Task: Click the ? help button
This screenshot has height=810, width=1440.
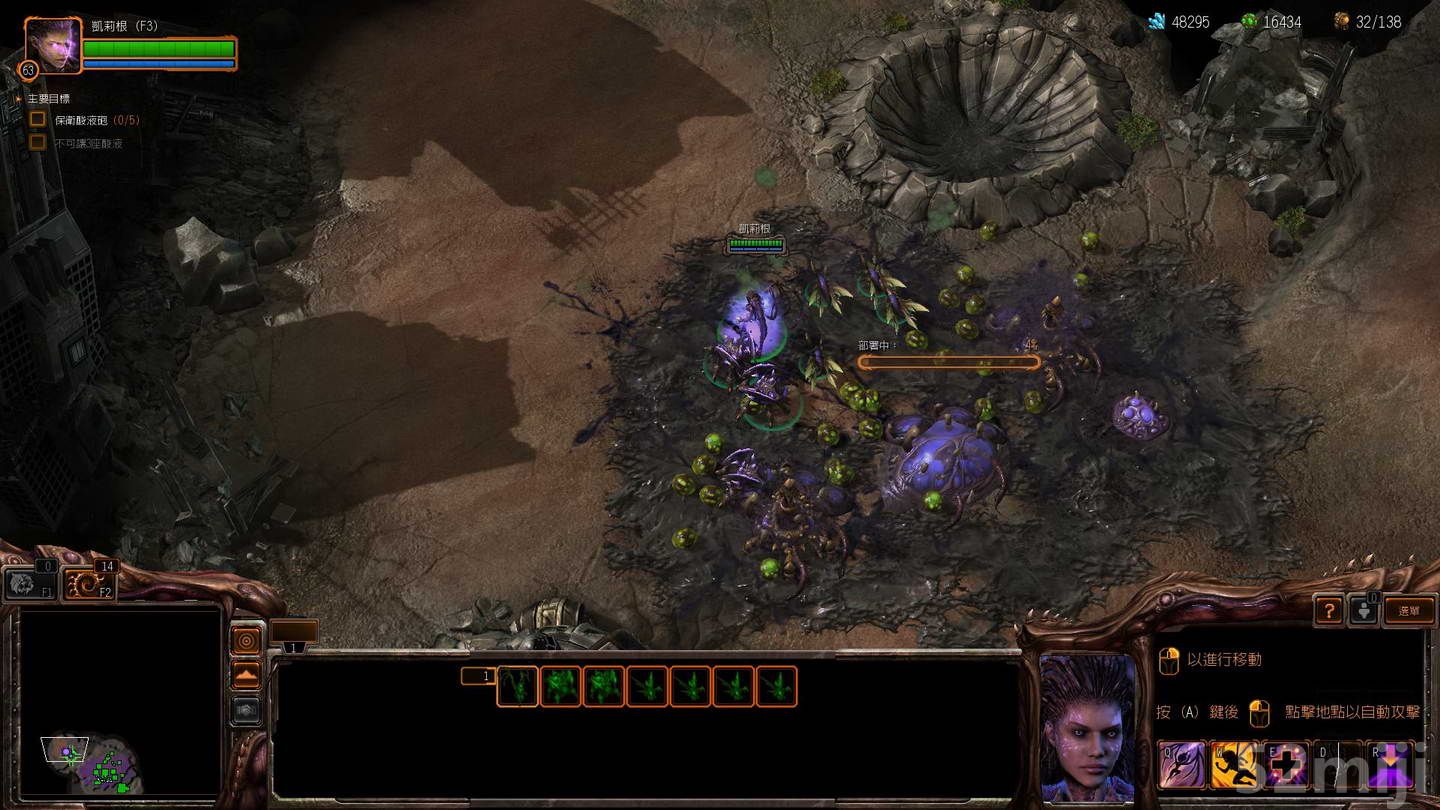Action: [x=1328, y=610]
